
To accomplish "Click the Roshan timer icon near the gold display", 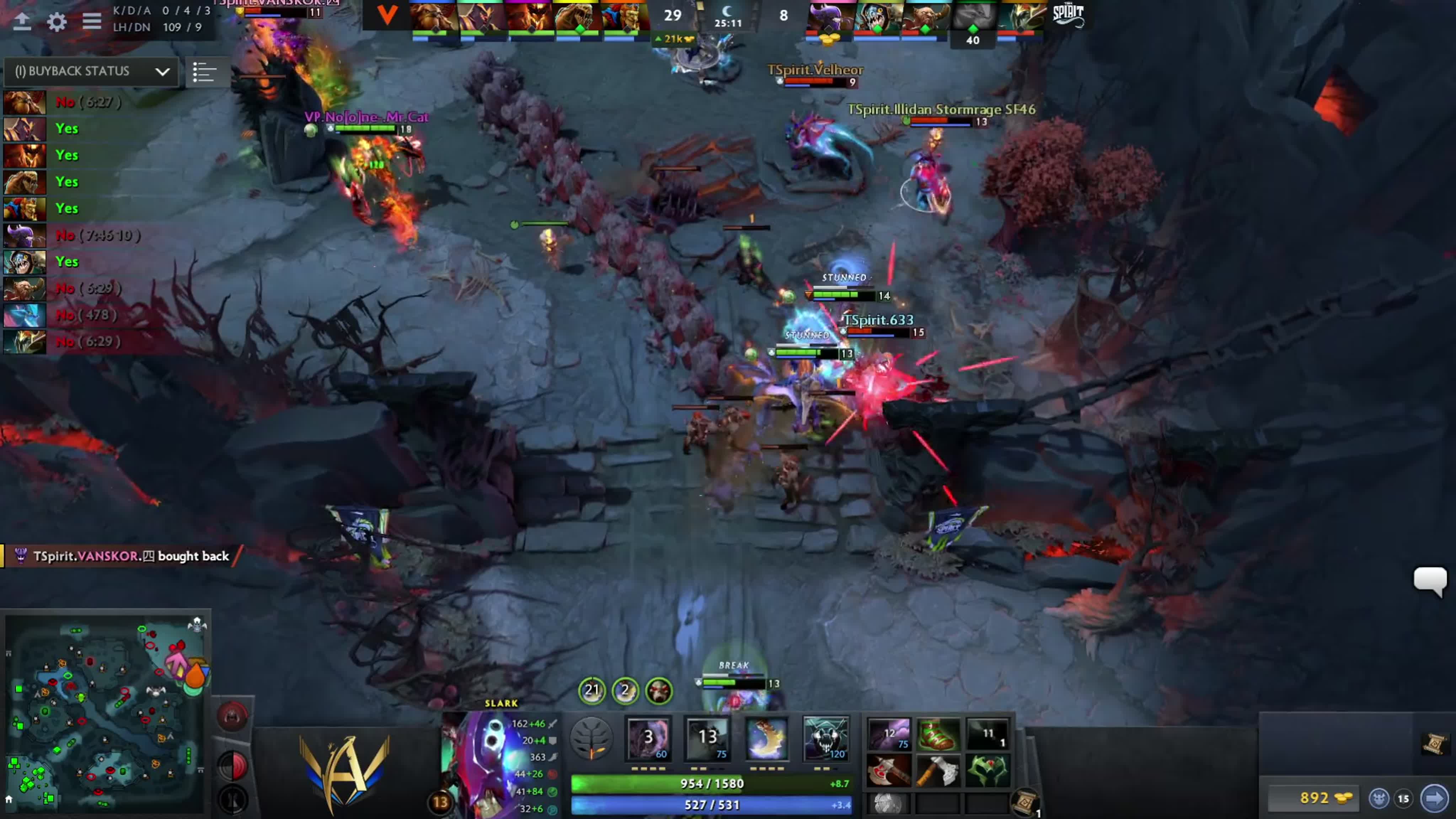I will pos(1379,798).
